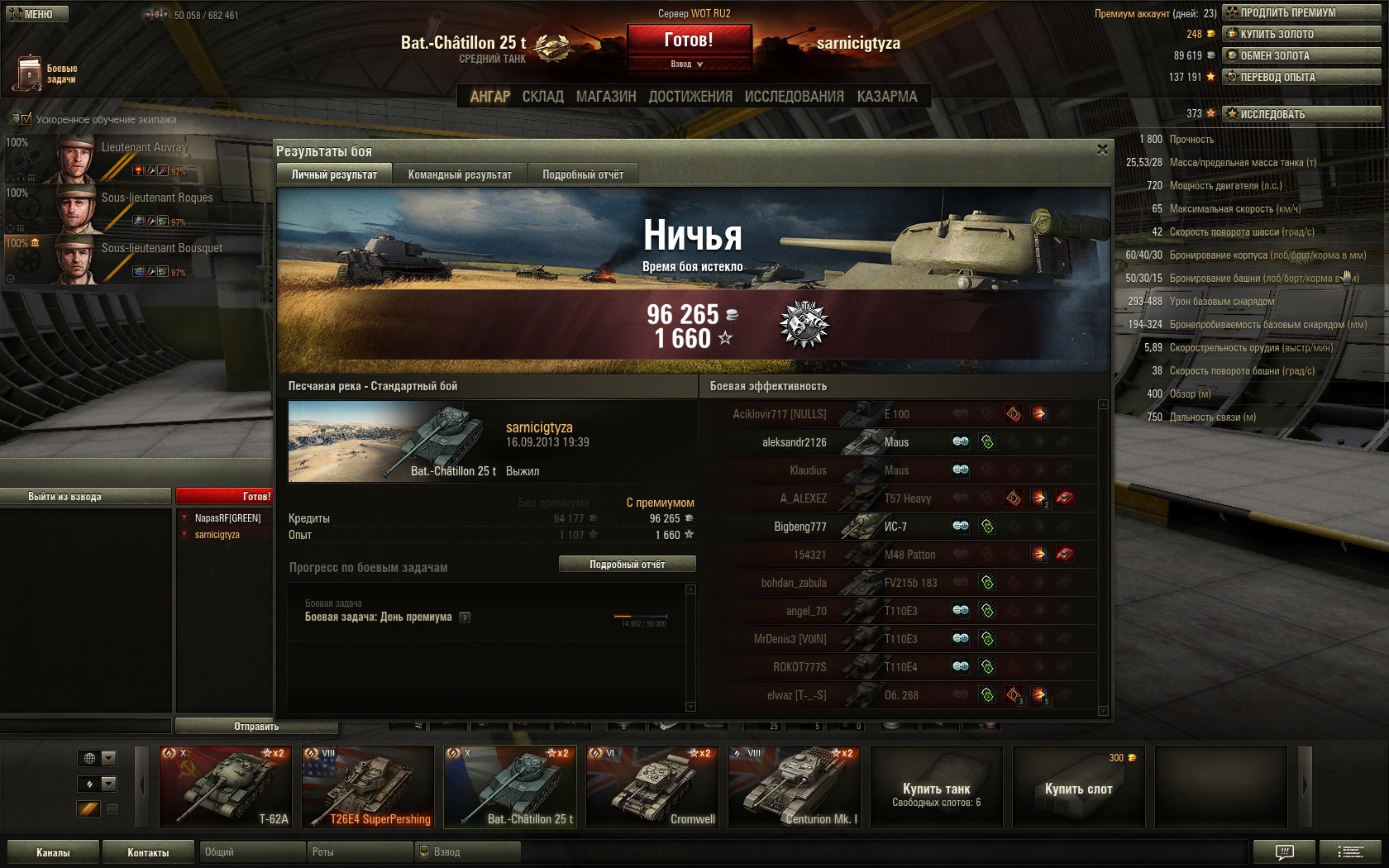This screenshot has height=868, width=1389.
Task: Click the ПРОДЛИТЬ ПРЕМИУМ button
Action: point(1301,12)
